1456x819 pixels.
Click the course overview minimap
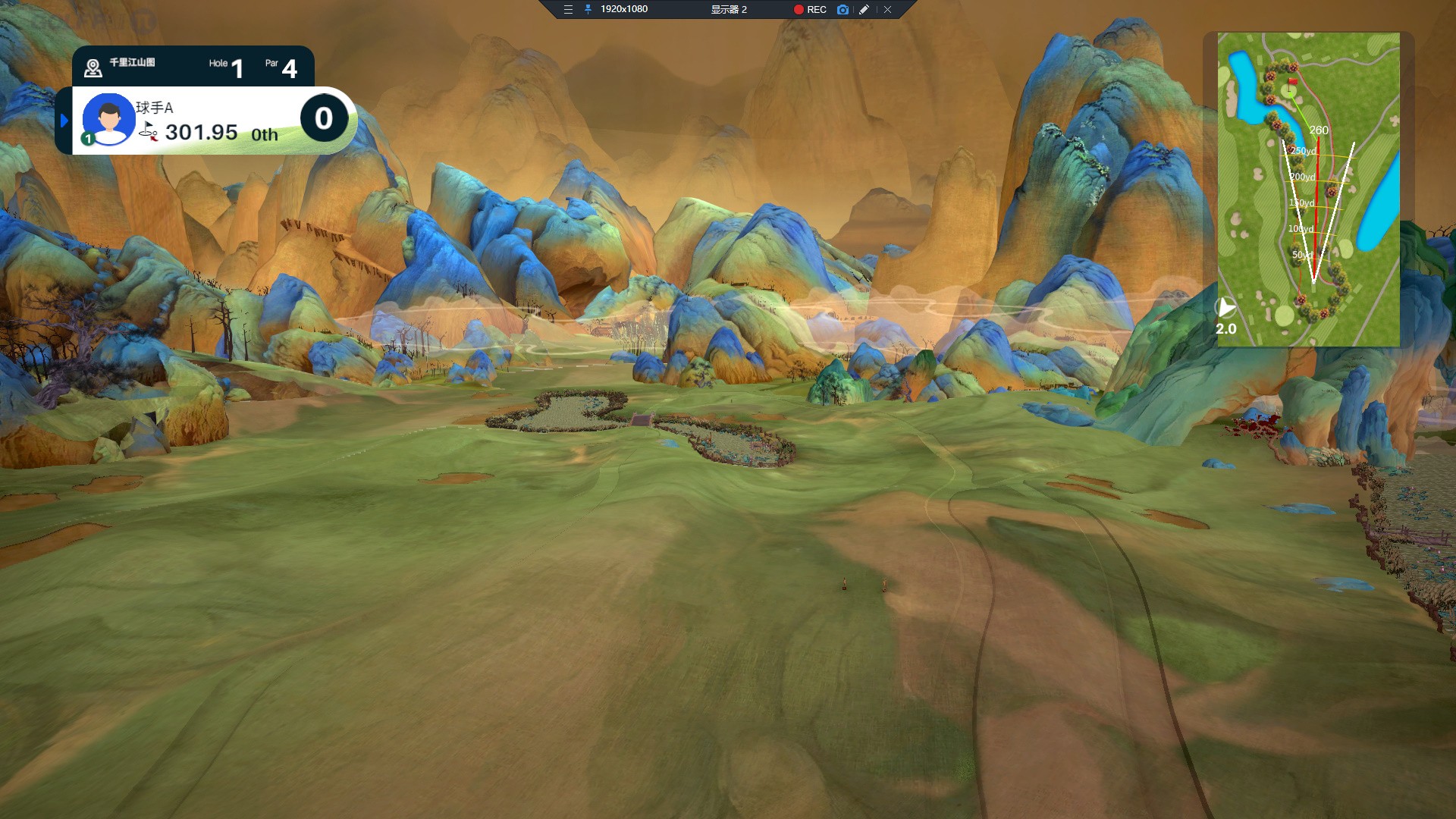click(x=1308, y=190)
